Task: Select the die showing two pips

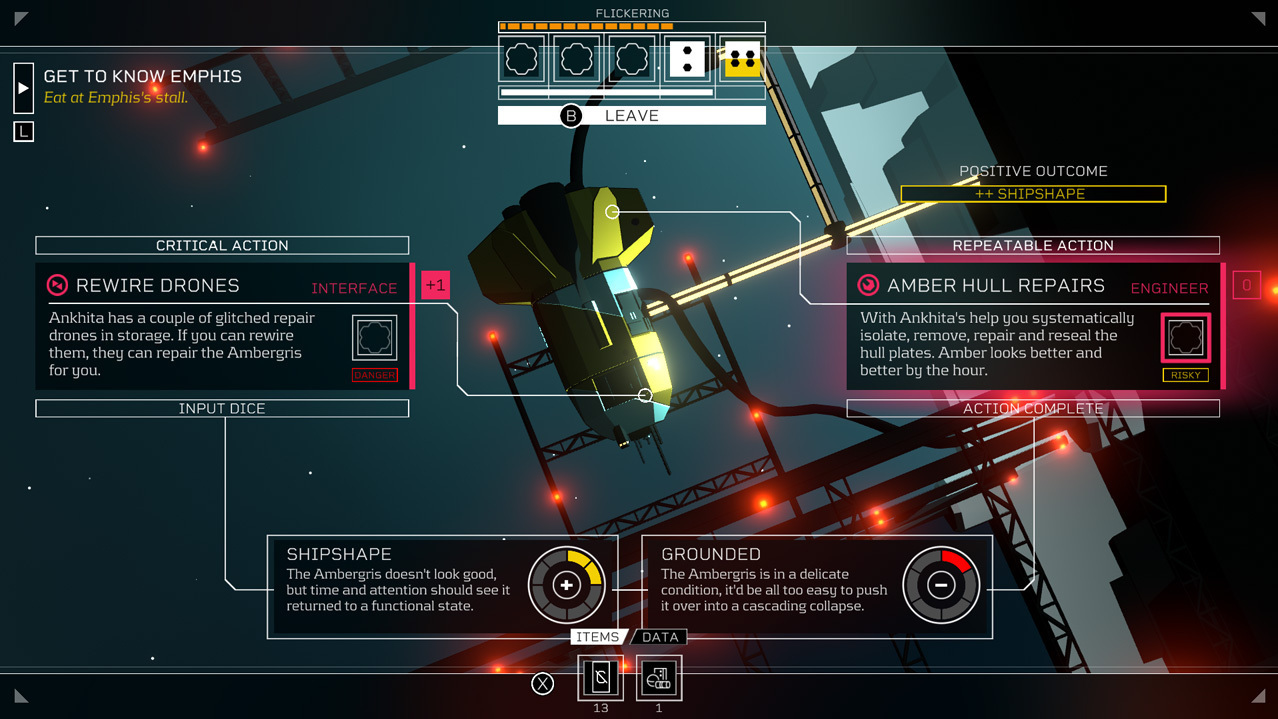Action: click(x=687, y=59)
